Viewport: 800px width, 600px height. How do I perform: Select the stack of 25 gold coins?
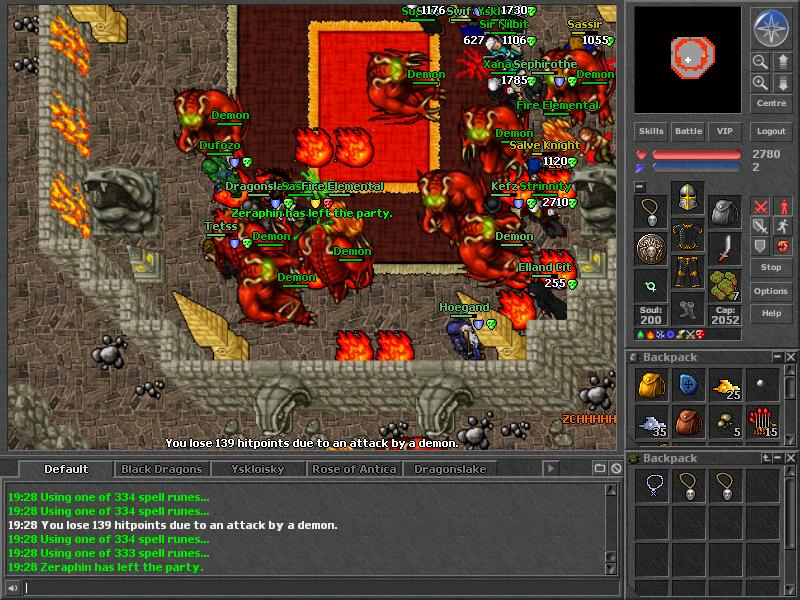[x=726, y=386]
